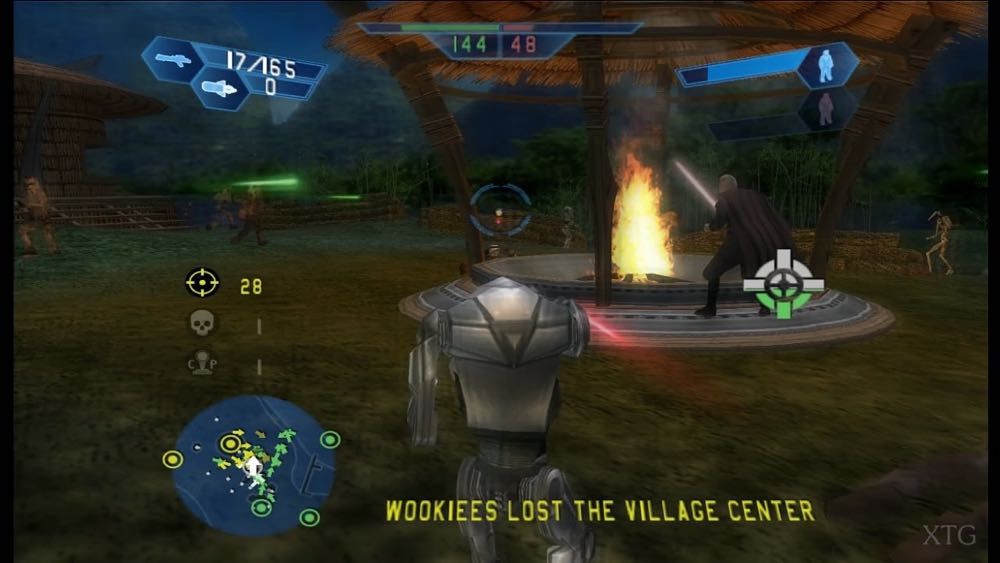The width and height of the screenshot is (1000, 563).
Task: Click the red target figure icon
Action: (826, 108)
